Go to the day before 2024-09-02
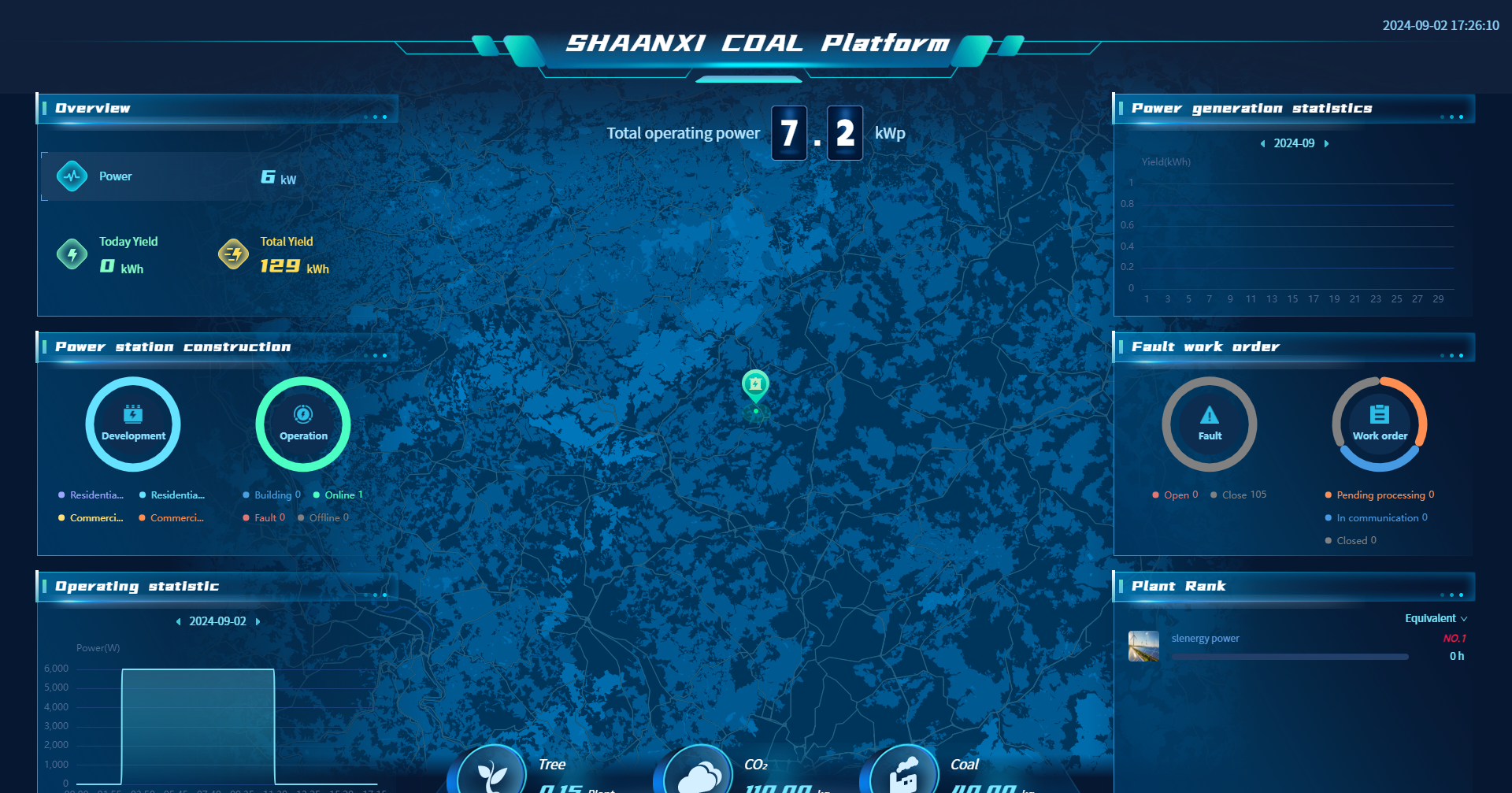The height and width of the screenshot is (793, 1512). (x=178, y=622)
